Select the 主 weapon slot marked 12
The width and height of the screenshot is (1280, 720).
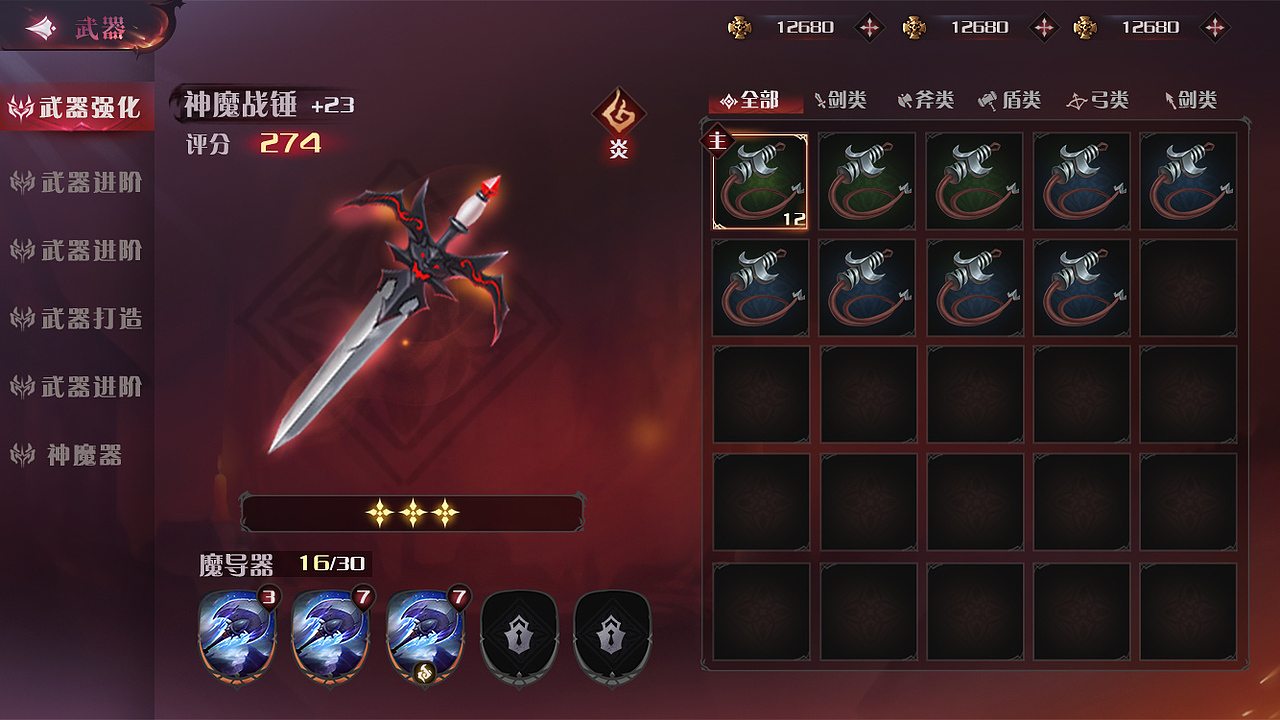pos(760,181)
